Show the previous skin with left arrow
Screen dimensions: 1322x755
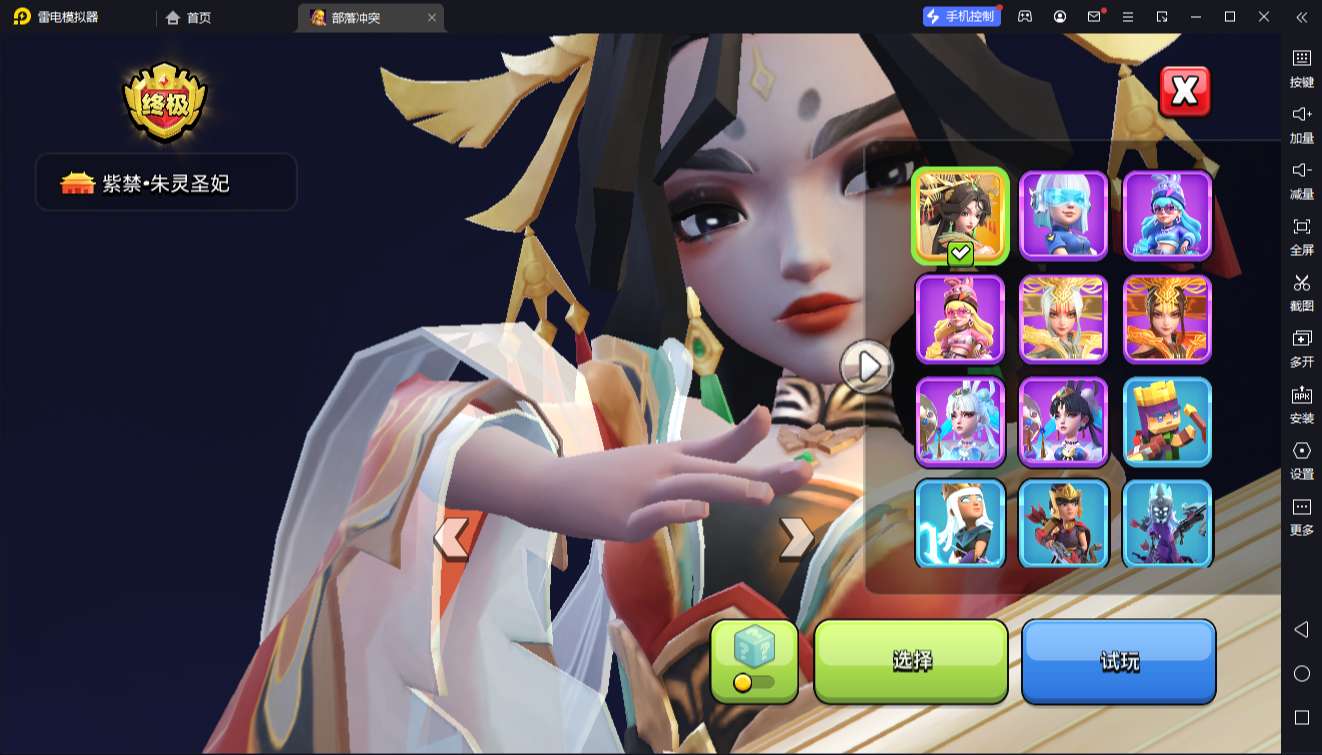pos(452,538)
